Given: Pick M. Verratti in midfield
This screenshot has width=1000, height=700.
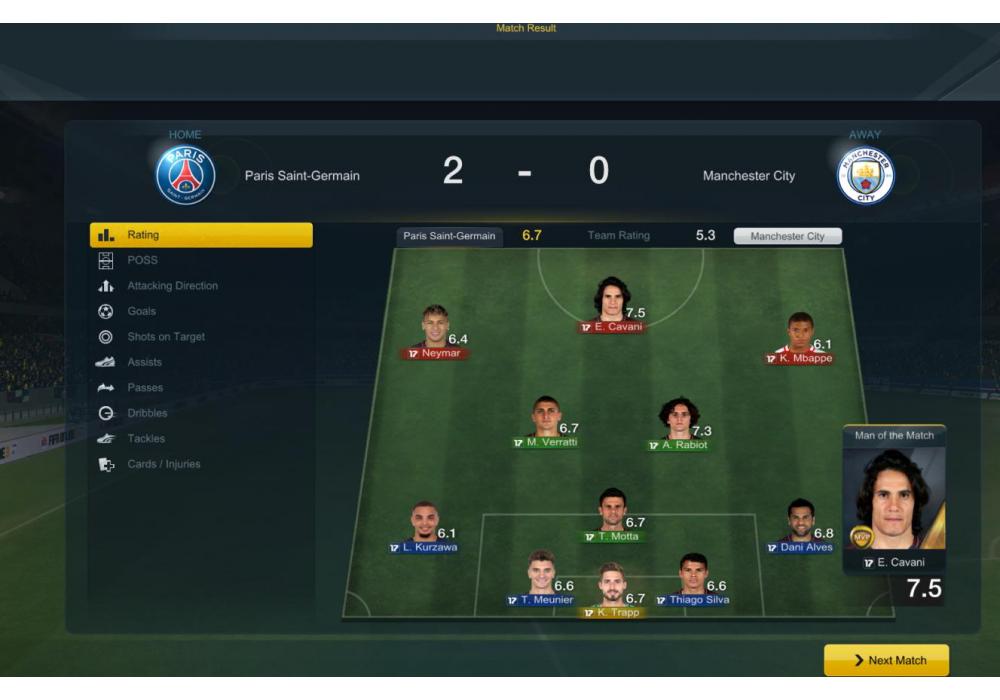Looking at the screenshot, I should point(545,421).
